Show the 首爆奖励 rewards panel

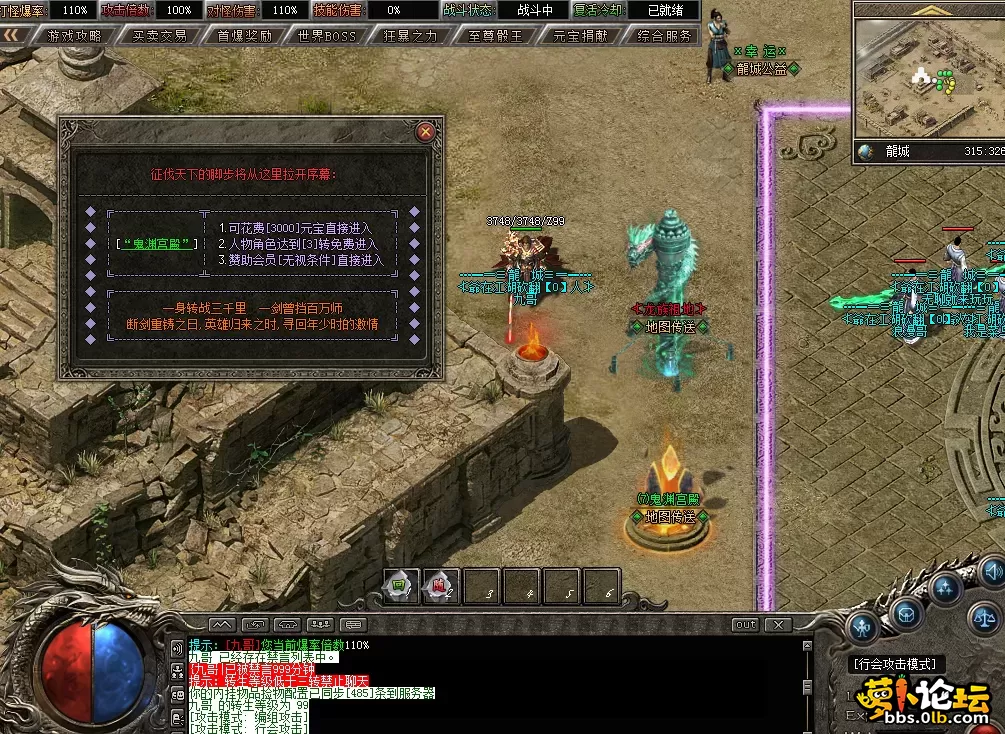244,36
